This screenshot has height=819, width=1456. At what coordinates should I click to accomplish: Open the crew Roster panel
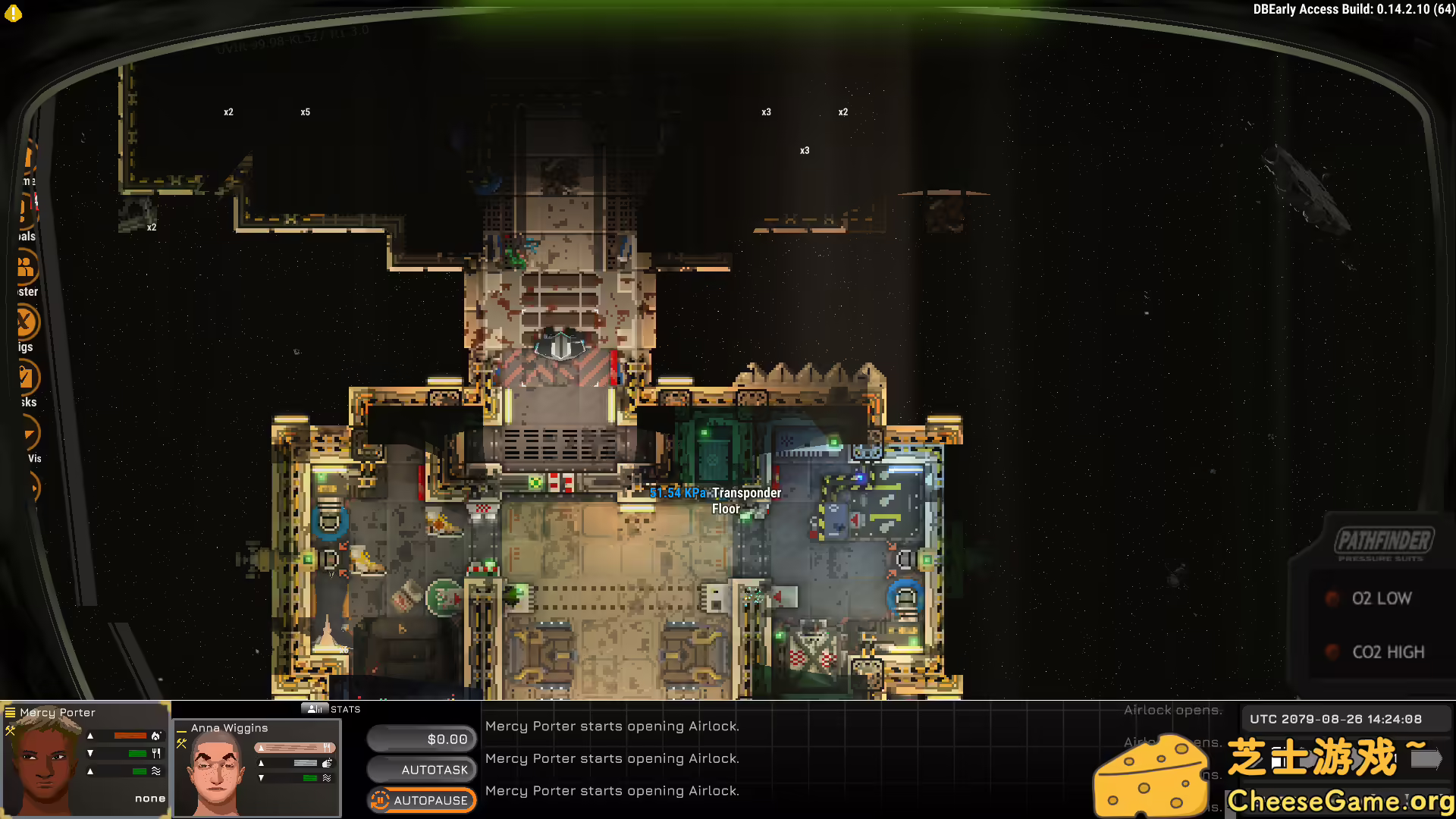24,267
